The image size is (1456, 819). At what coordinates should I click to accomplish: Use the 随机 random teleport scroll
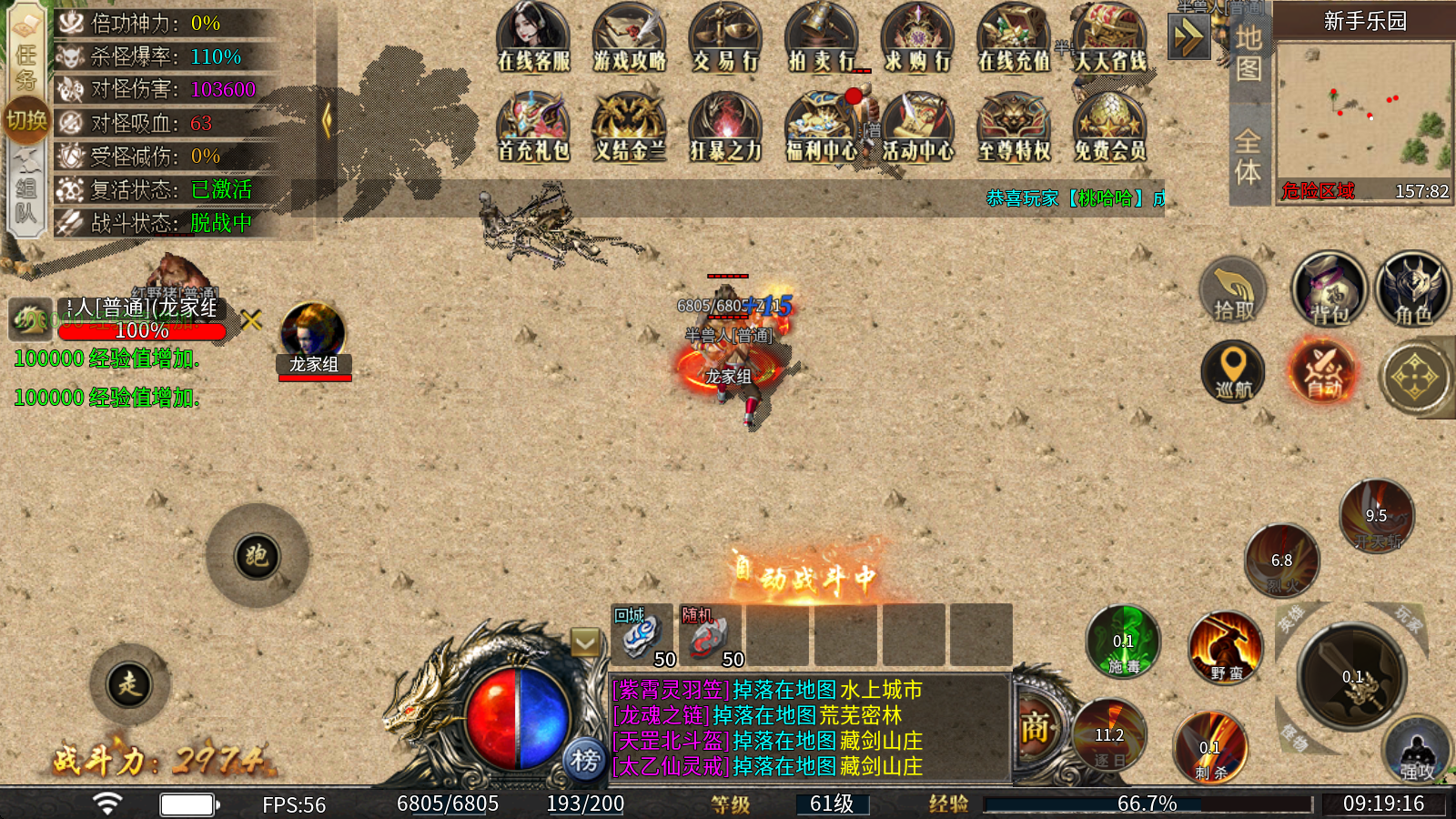[710, 635]
